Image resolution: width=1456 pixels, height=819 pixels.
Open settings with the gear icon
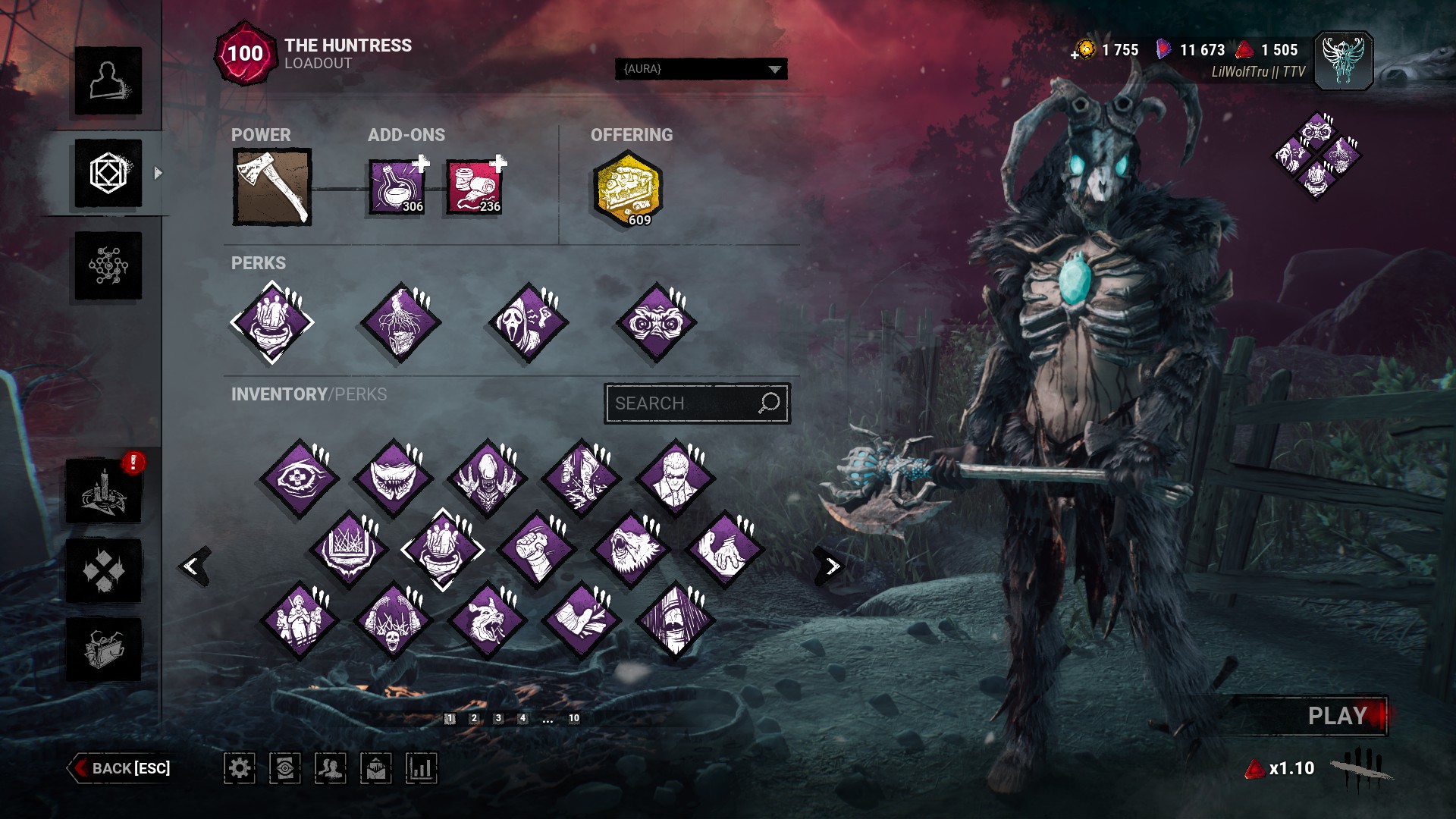240,768
